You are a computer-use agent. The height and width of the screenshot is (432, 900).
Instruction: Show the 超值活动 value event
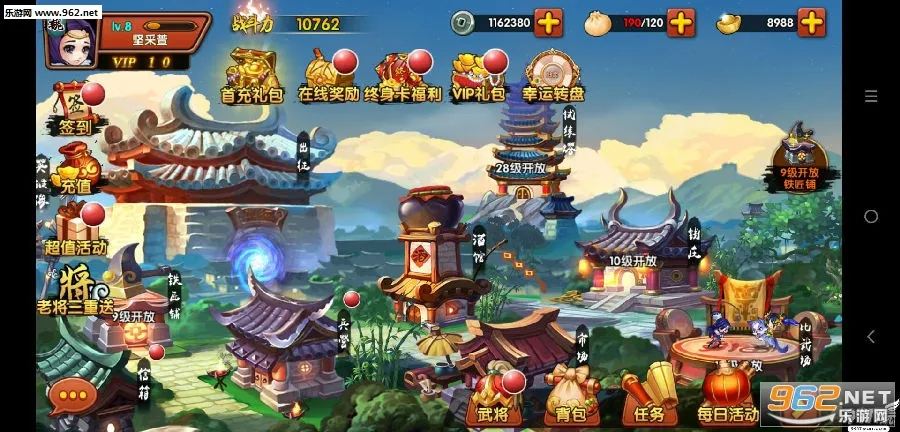(x=73, y=228)
